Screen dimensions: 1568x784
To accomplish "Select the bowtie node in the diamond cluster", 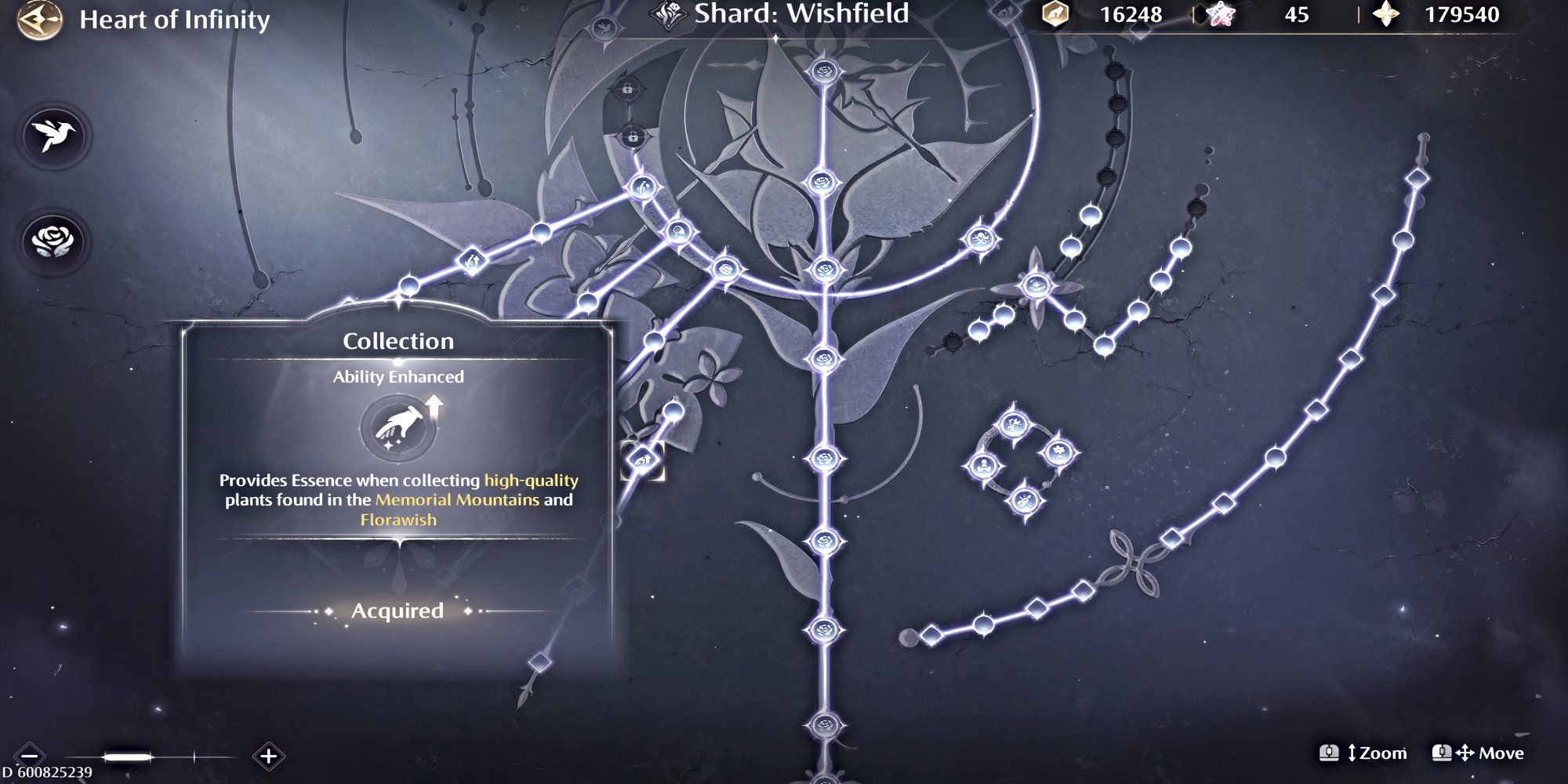I will (985, 465).
